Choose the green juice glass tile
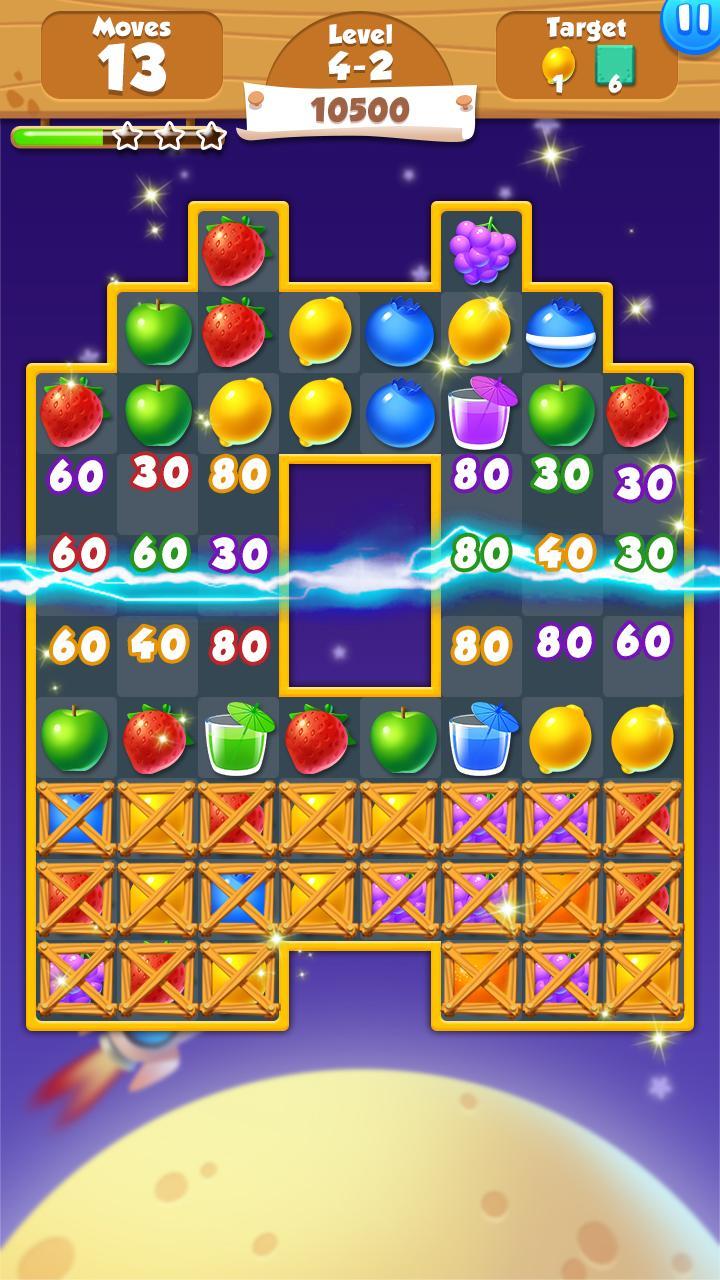The width and height of the screenshot is (720, 1280). (x=238, y=738)
